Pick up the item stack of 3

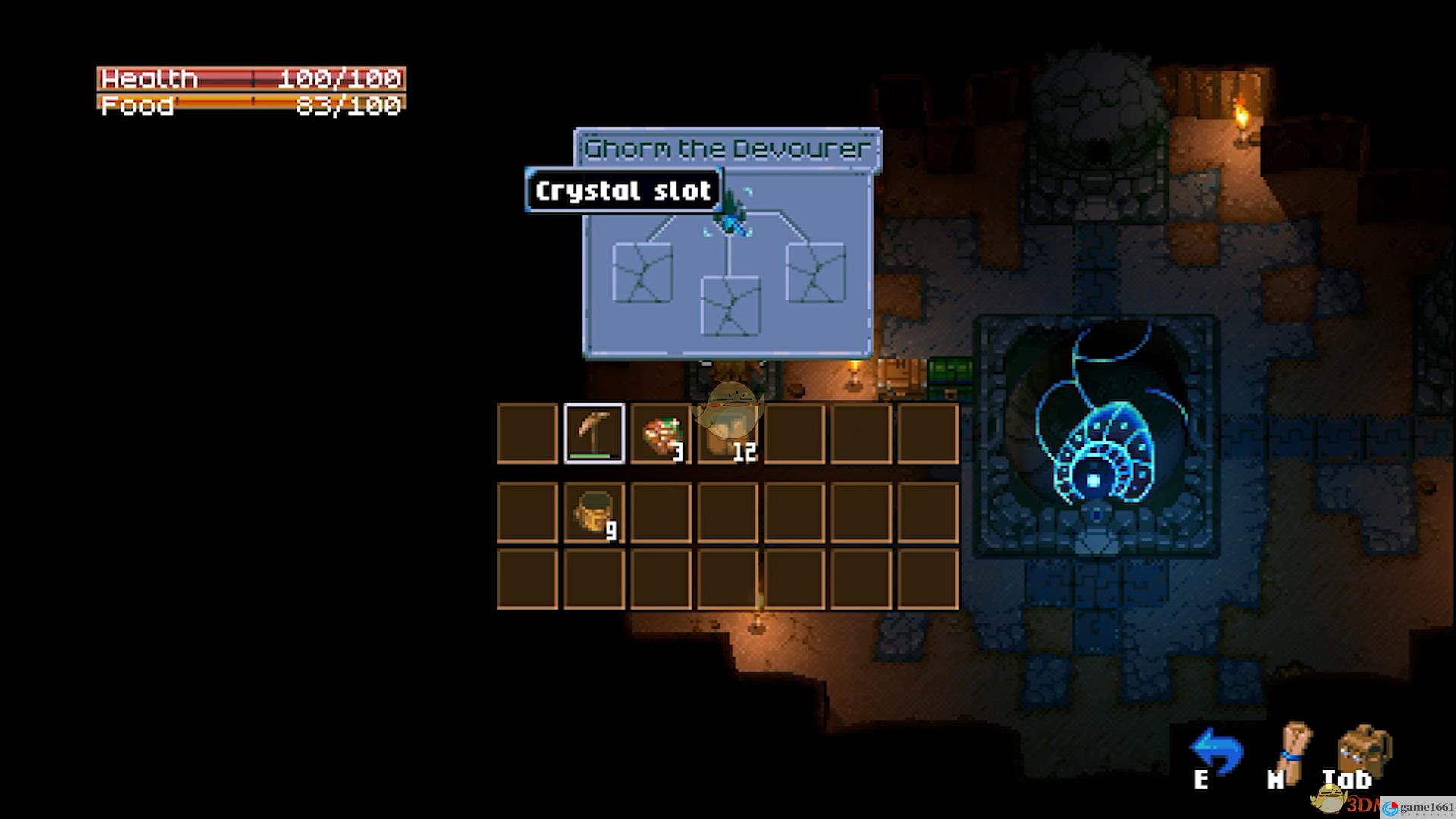661,434
